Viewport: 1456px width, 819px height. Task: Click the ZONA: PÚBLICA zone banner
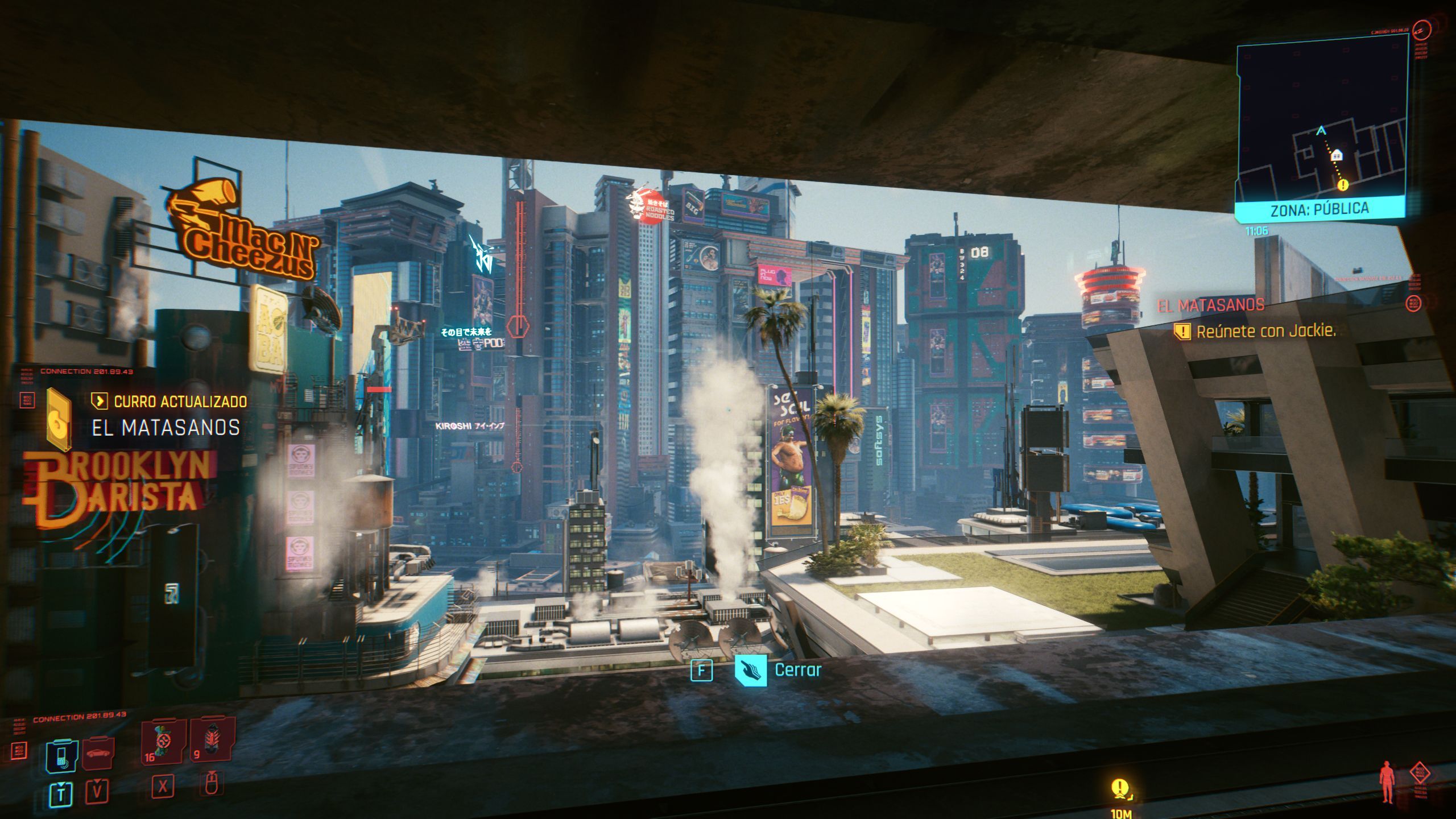1319,210
